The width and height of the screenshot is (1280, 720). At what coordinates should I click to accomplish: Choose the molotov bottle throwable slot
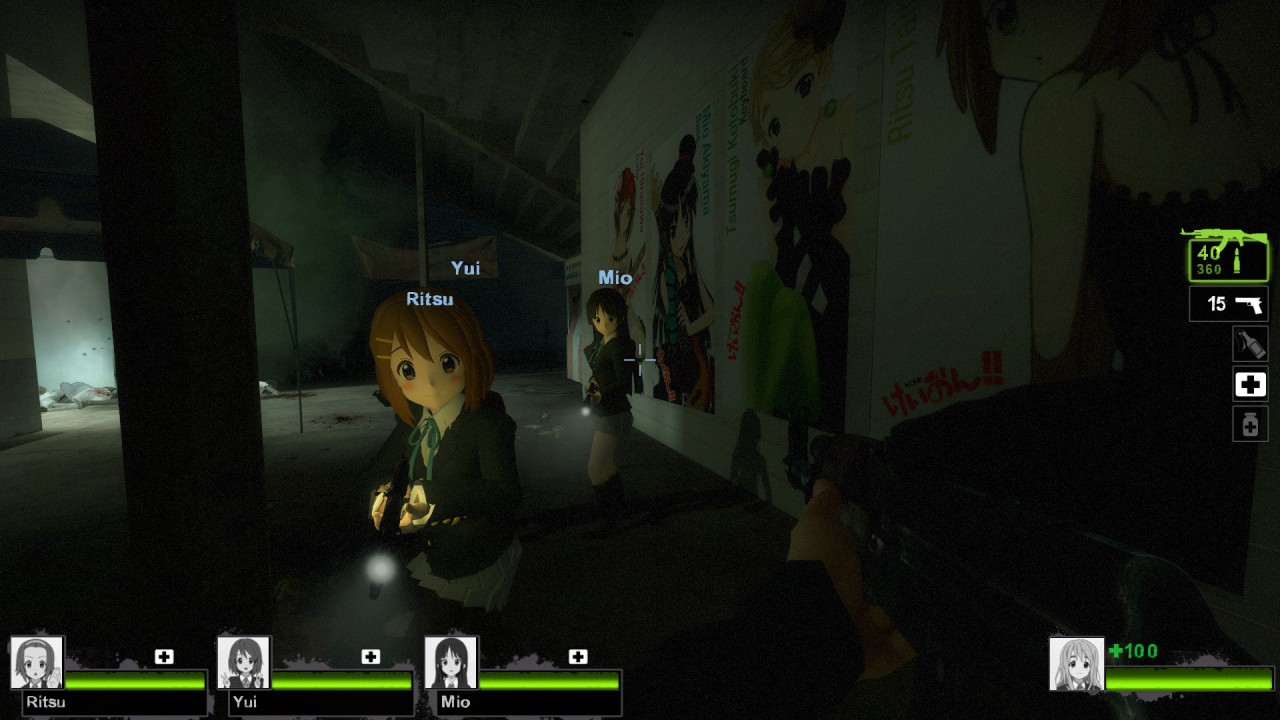tap(1250, 344)
